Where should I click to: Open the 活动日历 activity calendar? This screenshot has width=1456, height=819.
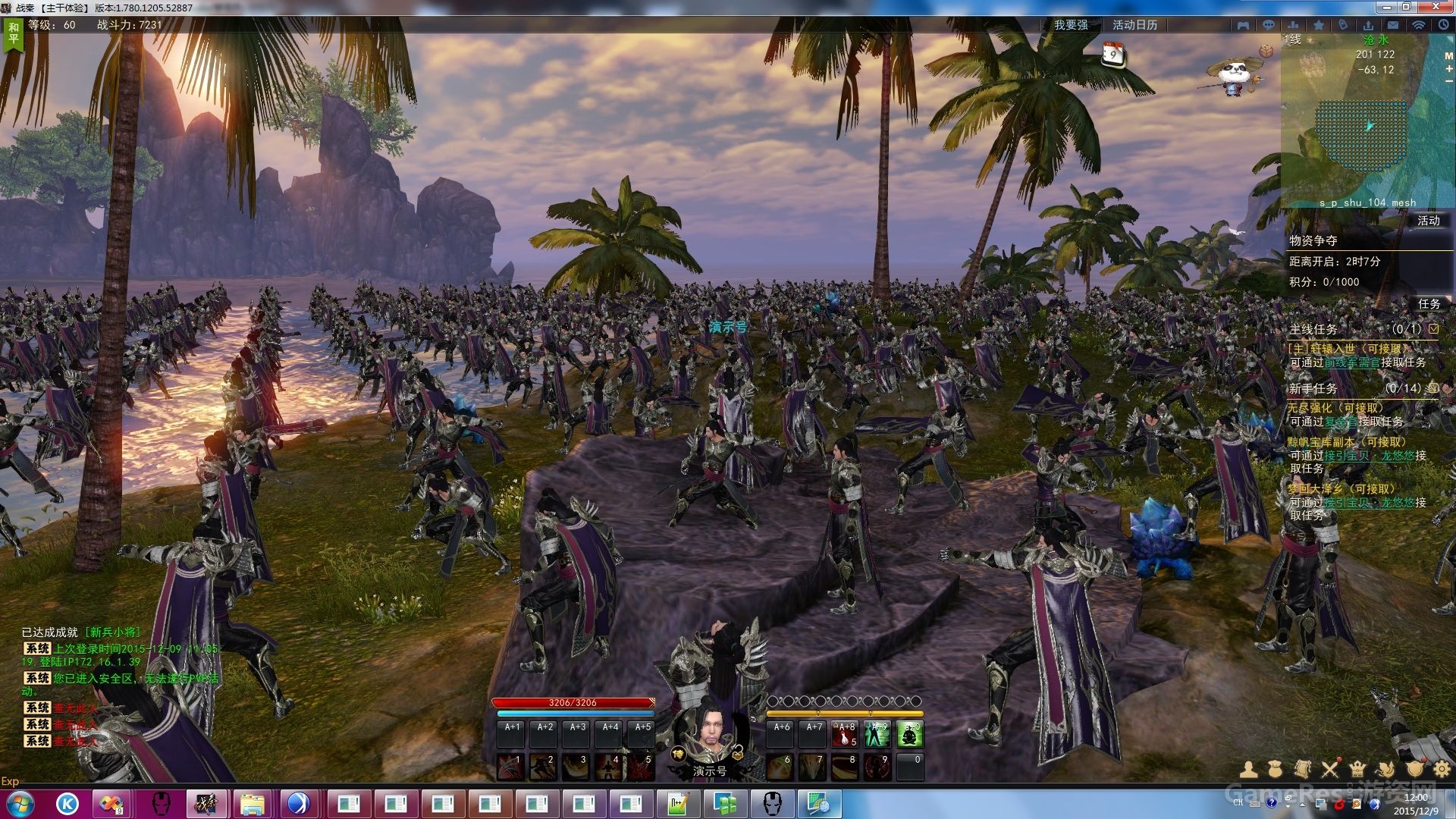pos(1134,25)
